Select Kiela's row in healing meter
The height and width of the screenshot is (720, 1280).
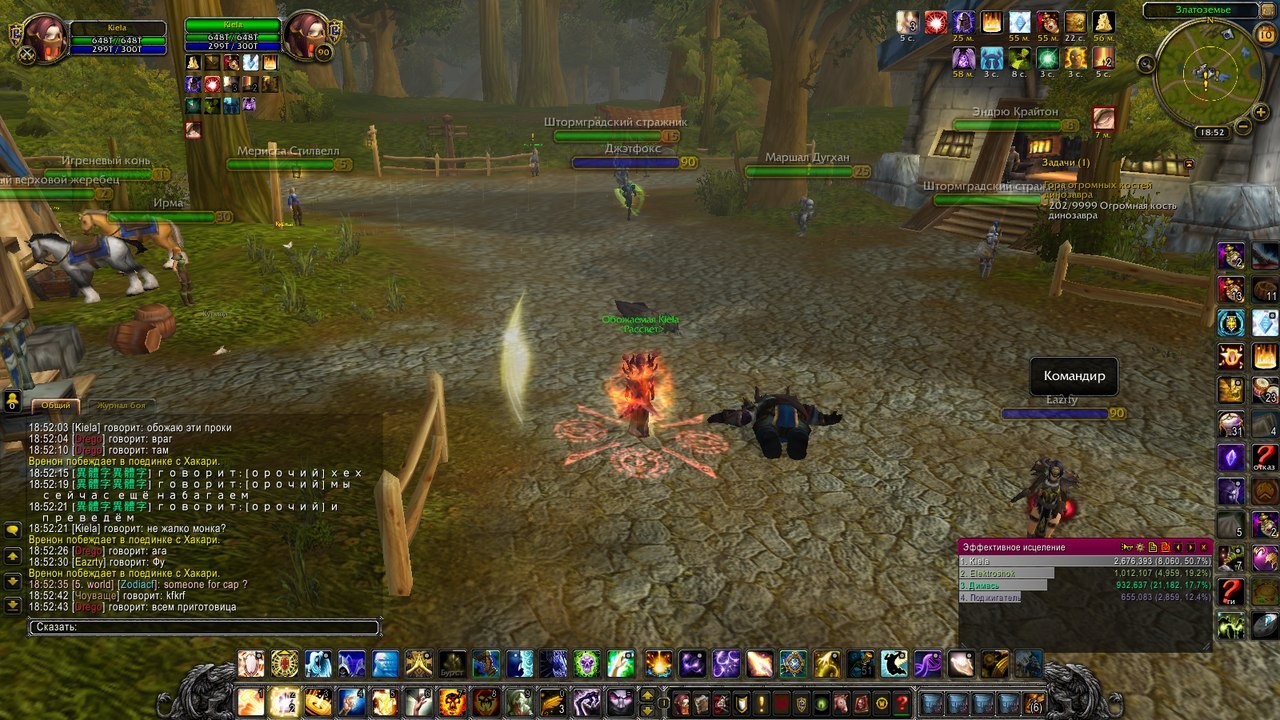click(1084, 561)
